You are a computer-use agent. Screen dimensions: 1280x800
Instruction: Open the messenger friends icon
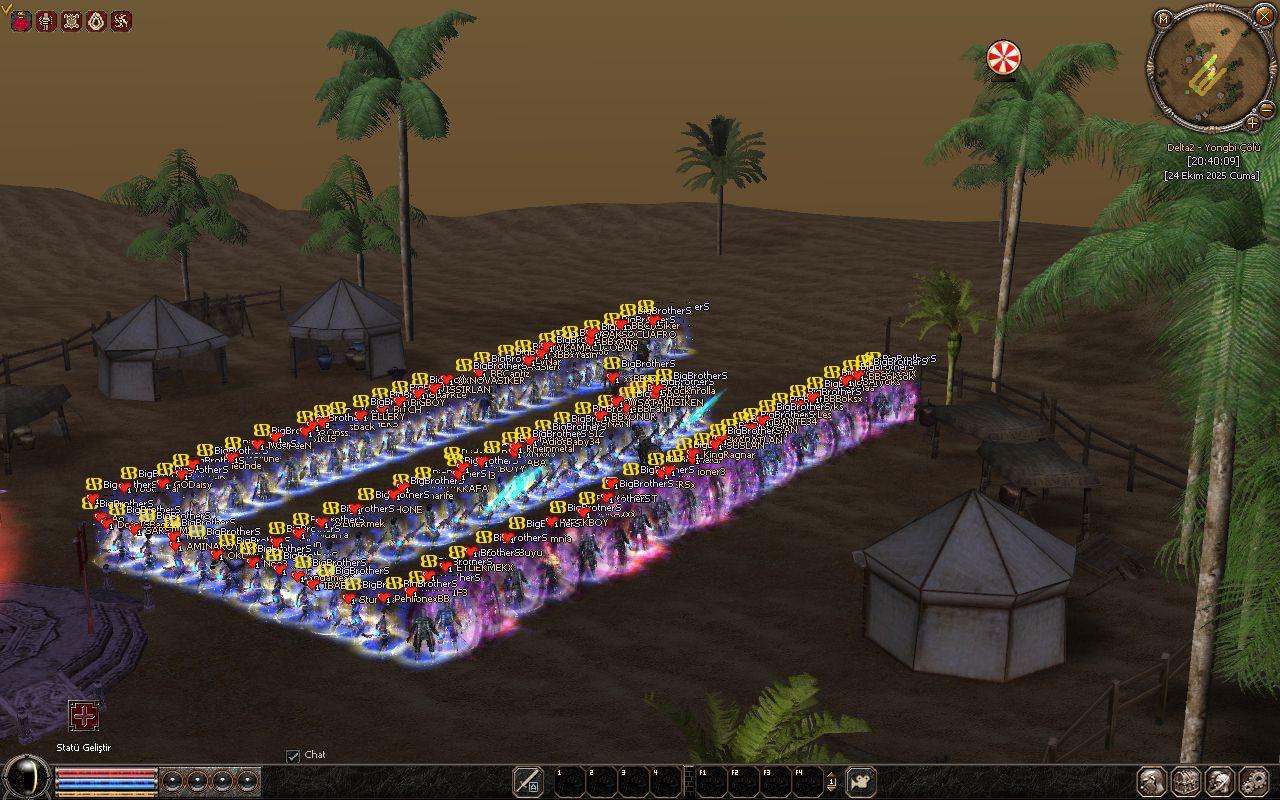click(x=1219, y=781)
